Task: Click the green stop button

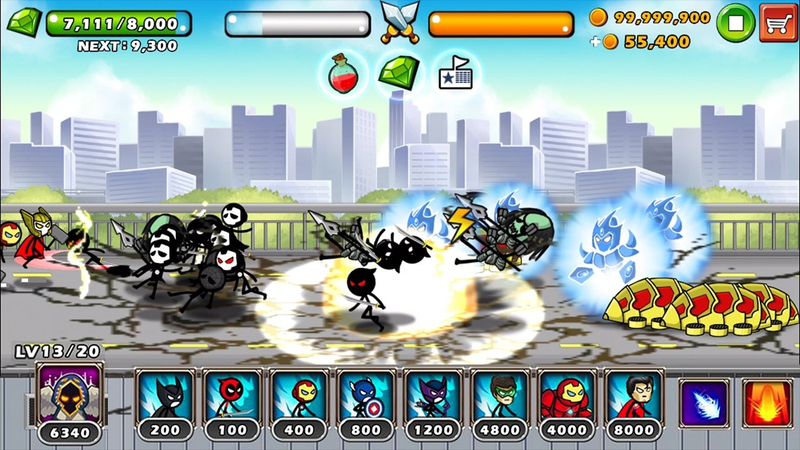Action: point(735,21)
